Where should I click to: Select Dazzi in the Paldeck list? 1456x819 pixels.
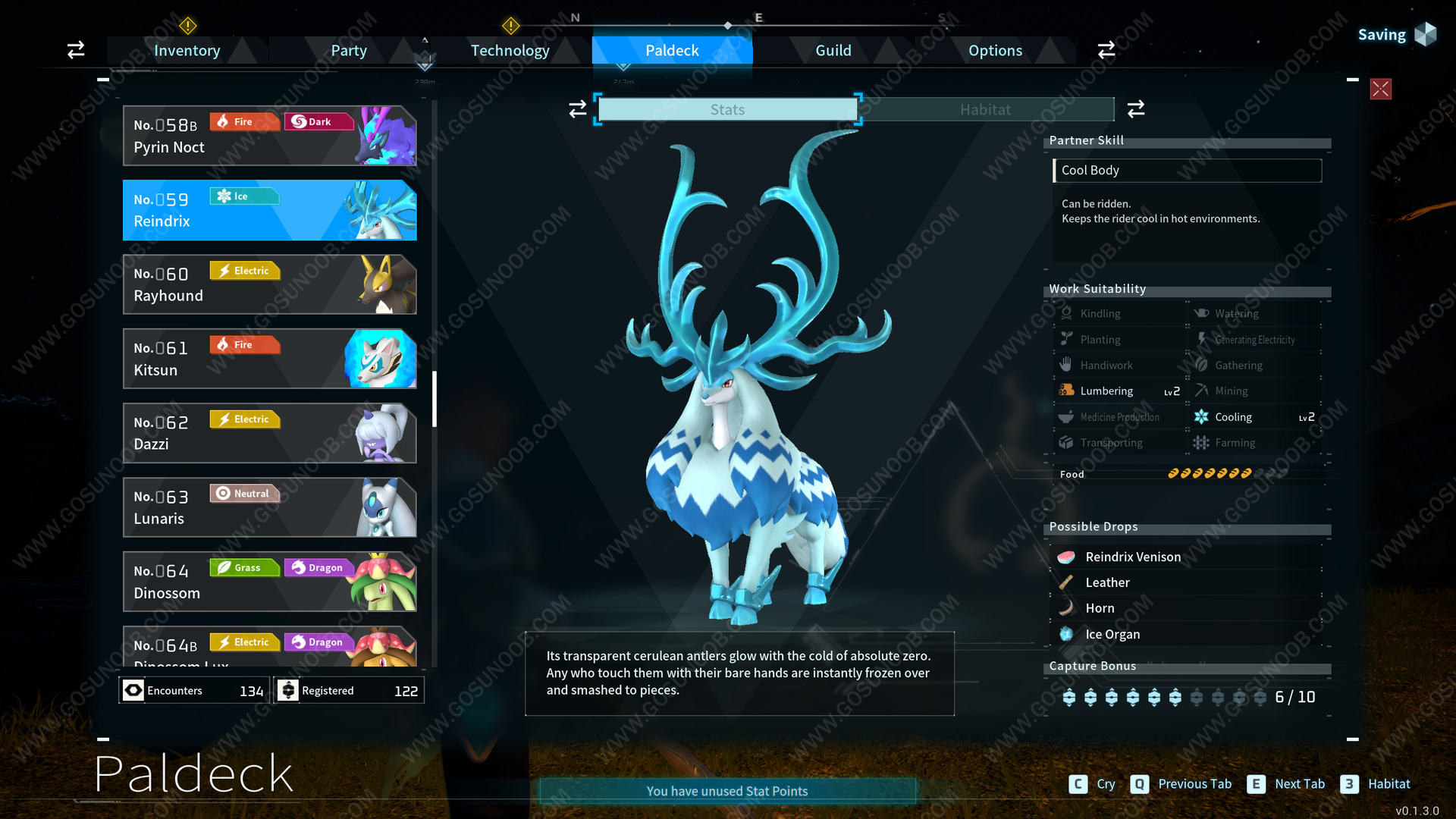(269, 433)
